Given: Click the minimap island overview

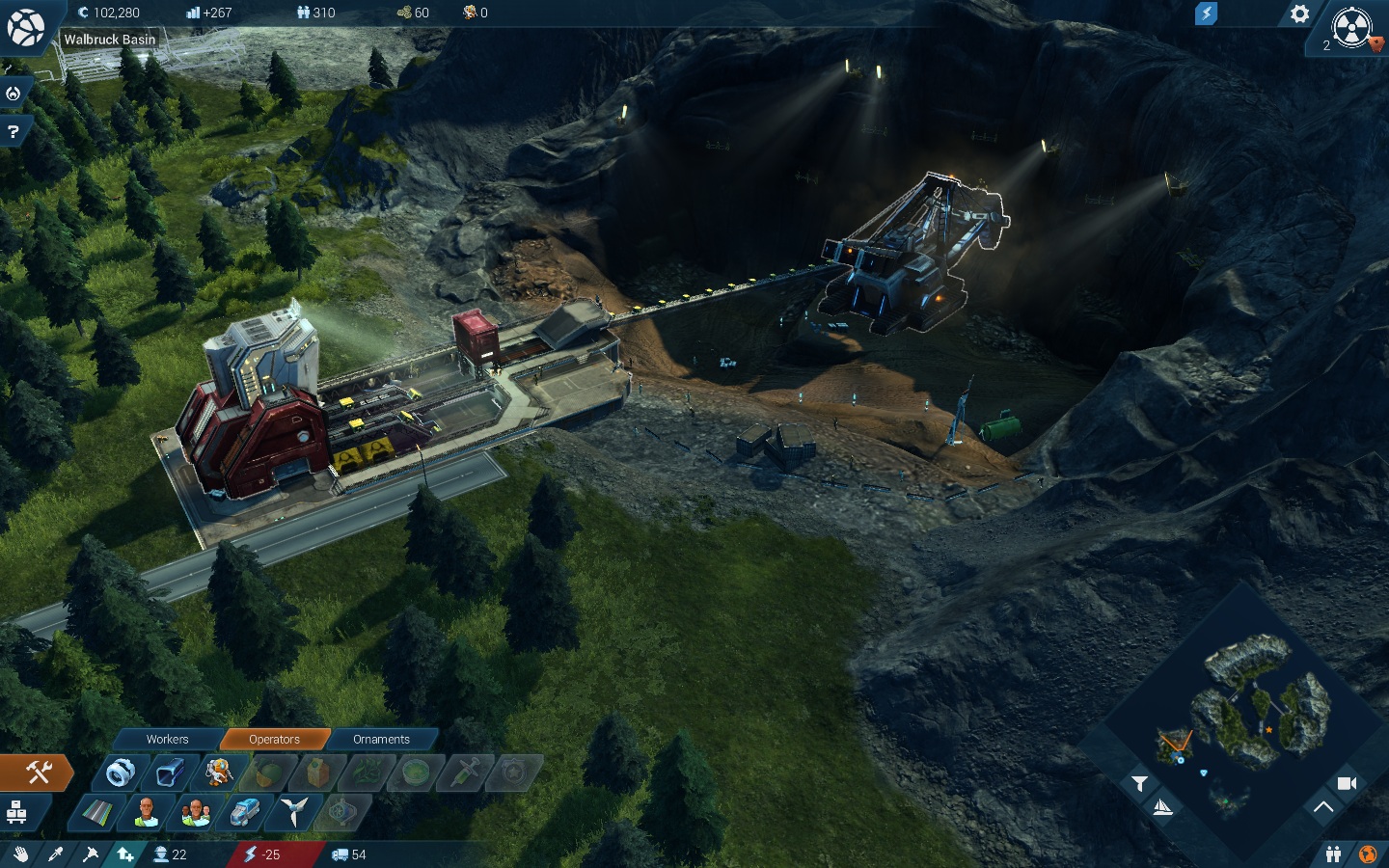Looking at the screenshot, I should (1254, 704).
